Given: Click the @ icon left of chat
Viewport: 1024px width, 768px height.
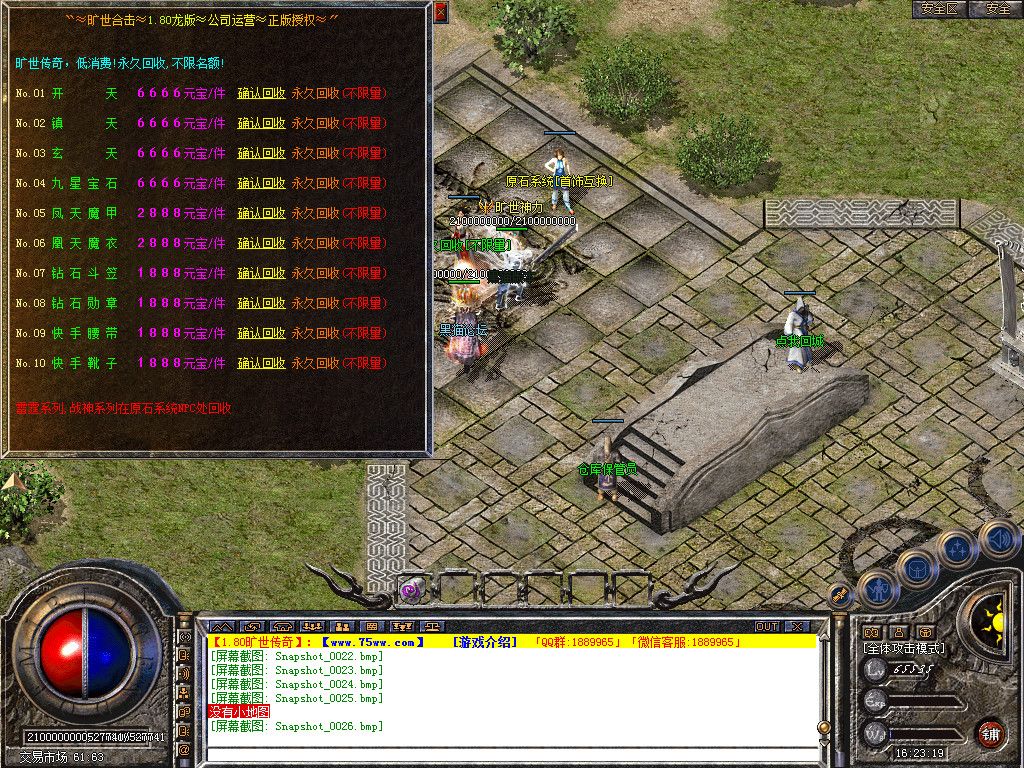Looking at the screenshot, I should click(x=184, y=749).
